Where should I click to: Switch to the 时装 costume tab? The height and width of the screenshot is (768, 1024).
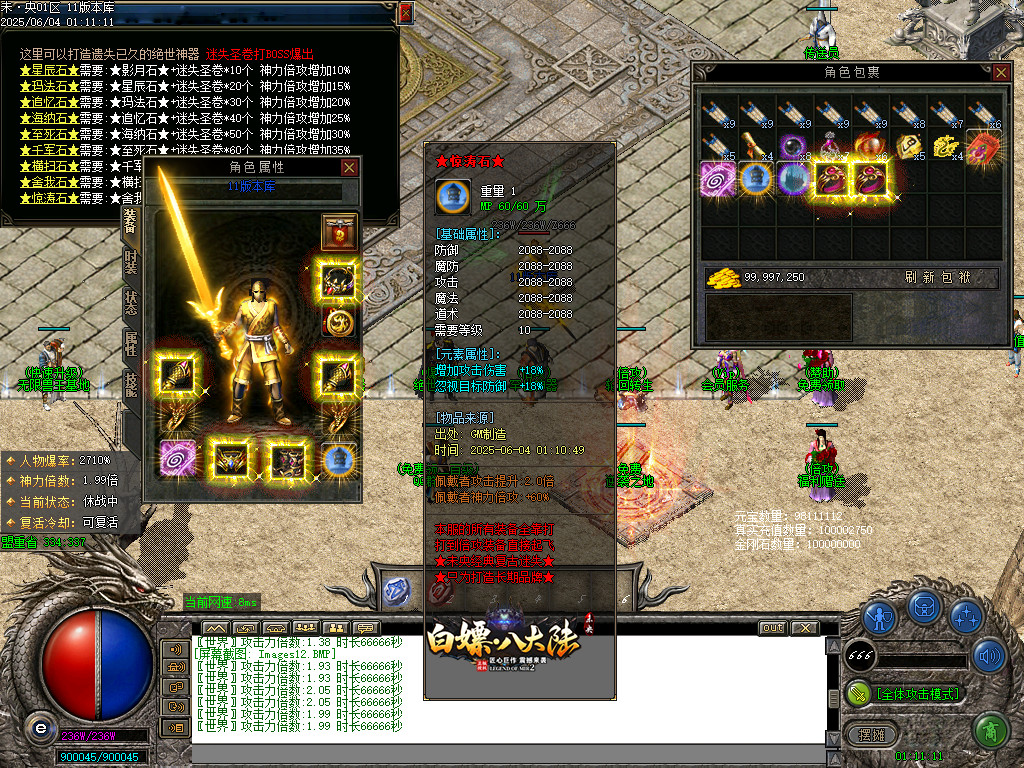coord(131,262)
